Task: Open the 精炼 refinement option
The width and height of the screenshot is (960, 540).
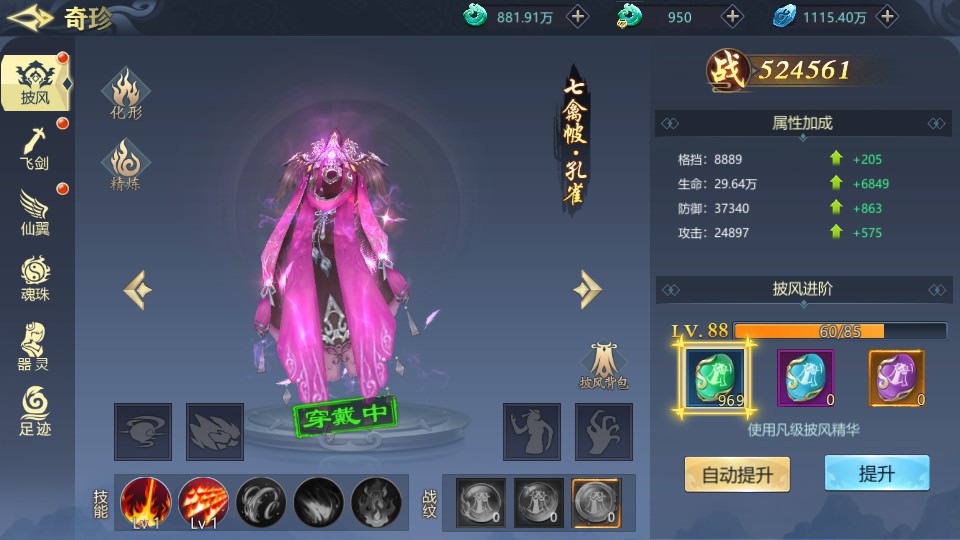Action: [x=126, y=165]
